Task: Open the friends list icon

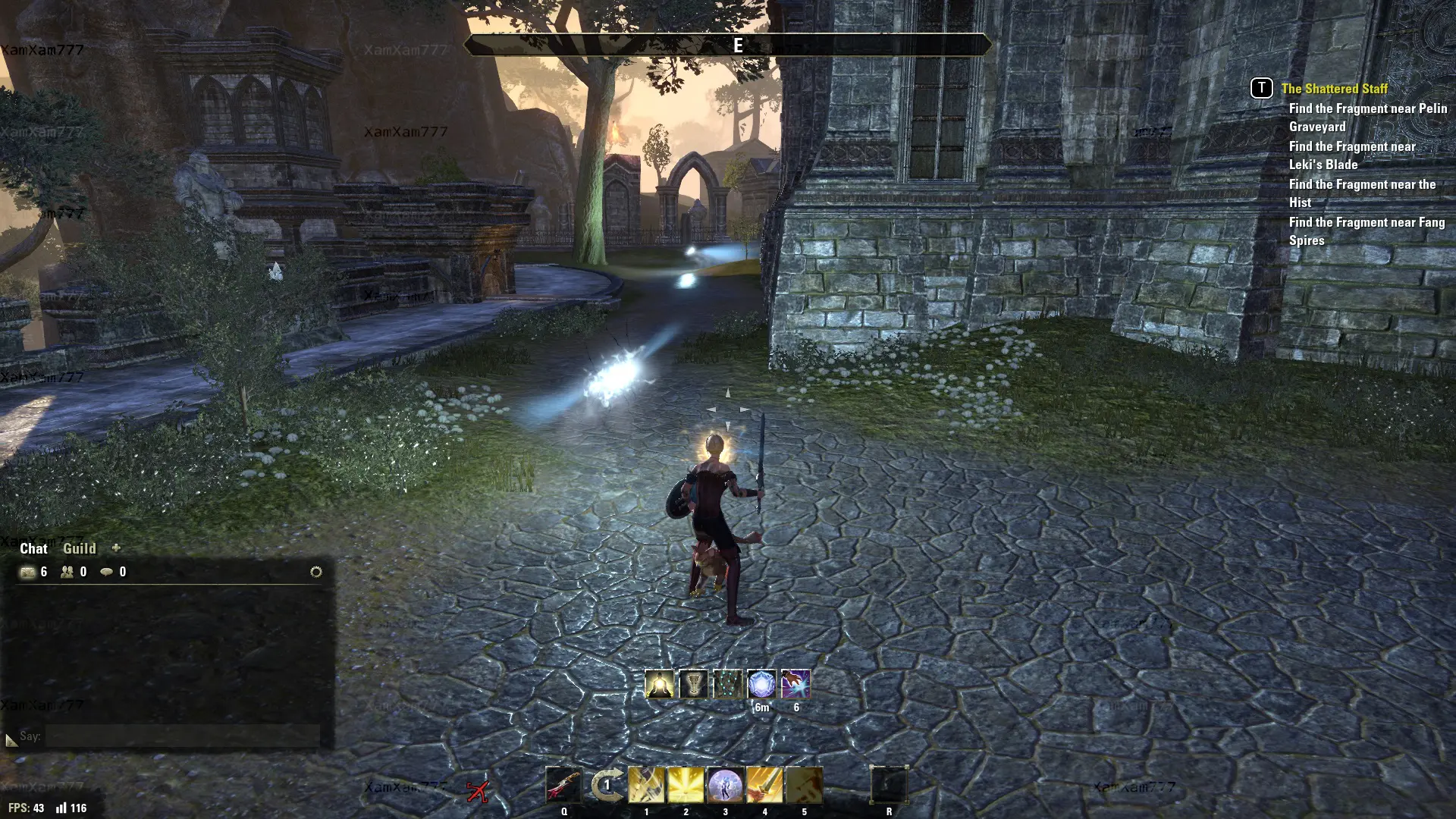Action: [x=67, y=572]
